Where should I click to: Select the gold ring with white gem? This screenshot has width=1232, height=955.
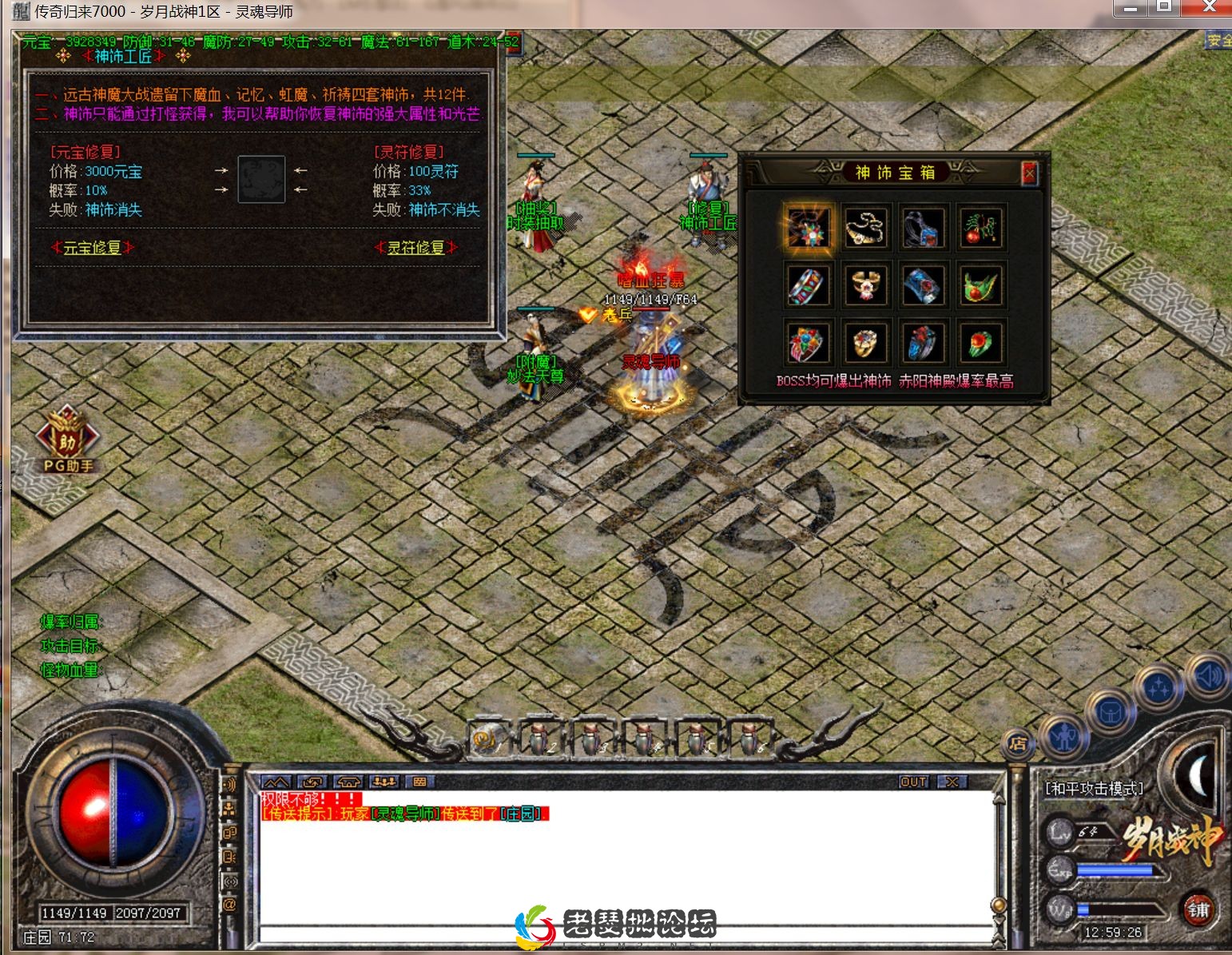865,286
